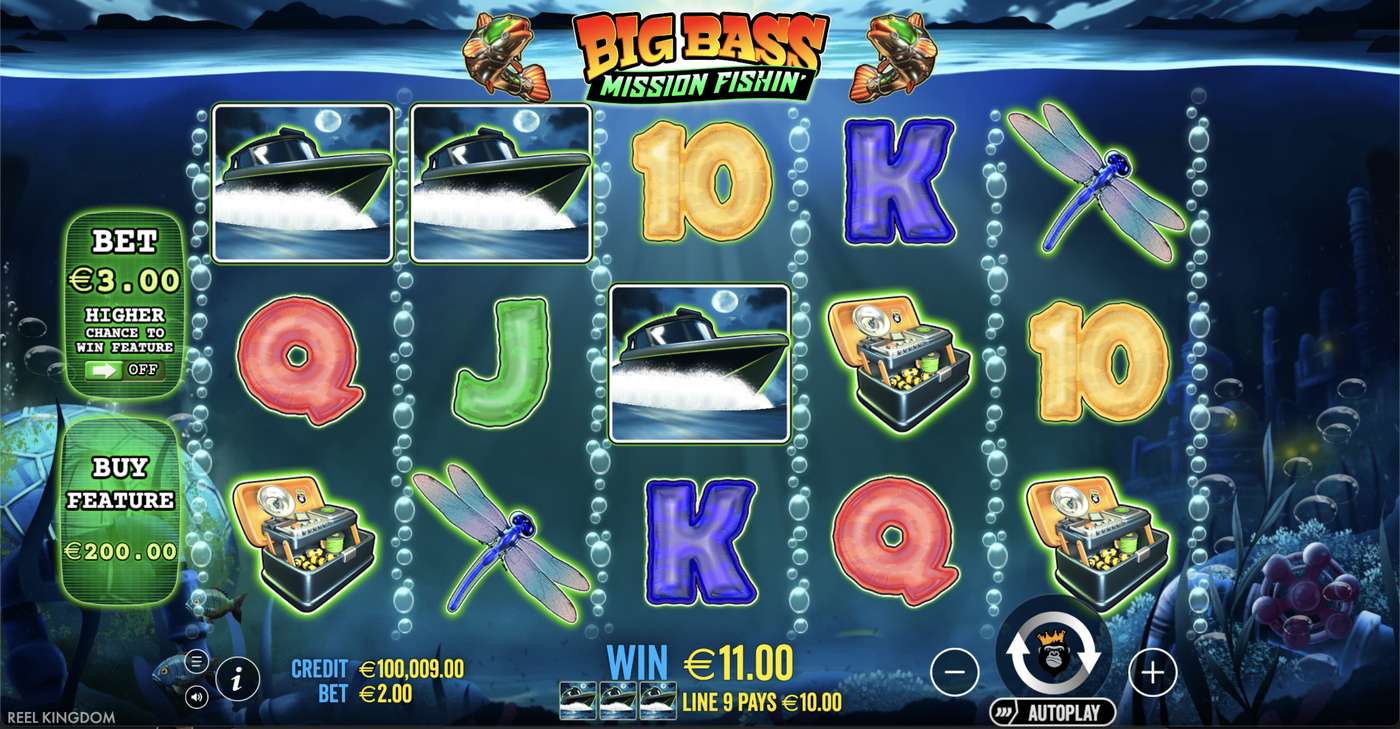Start Autoplay mode
1400x729 pixels.
1052,712
